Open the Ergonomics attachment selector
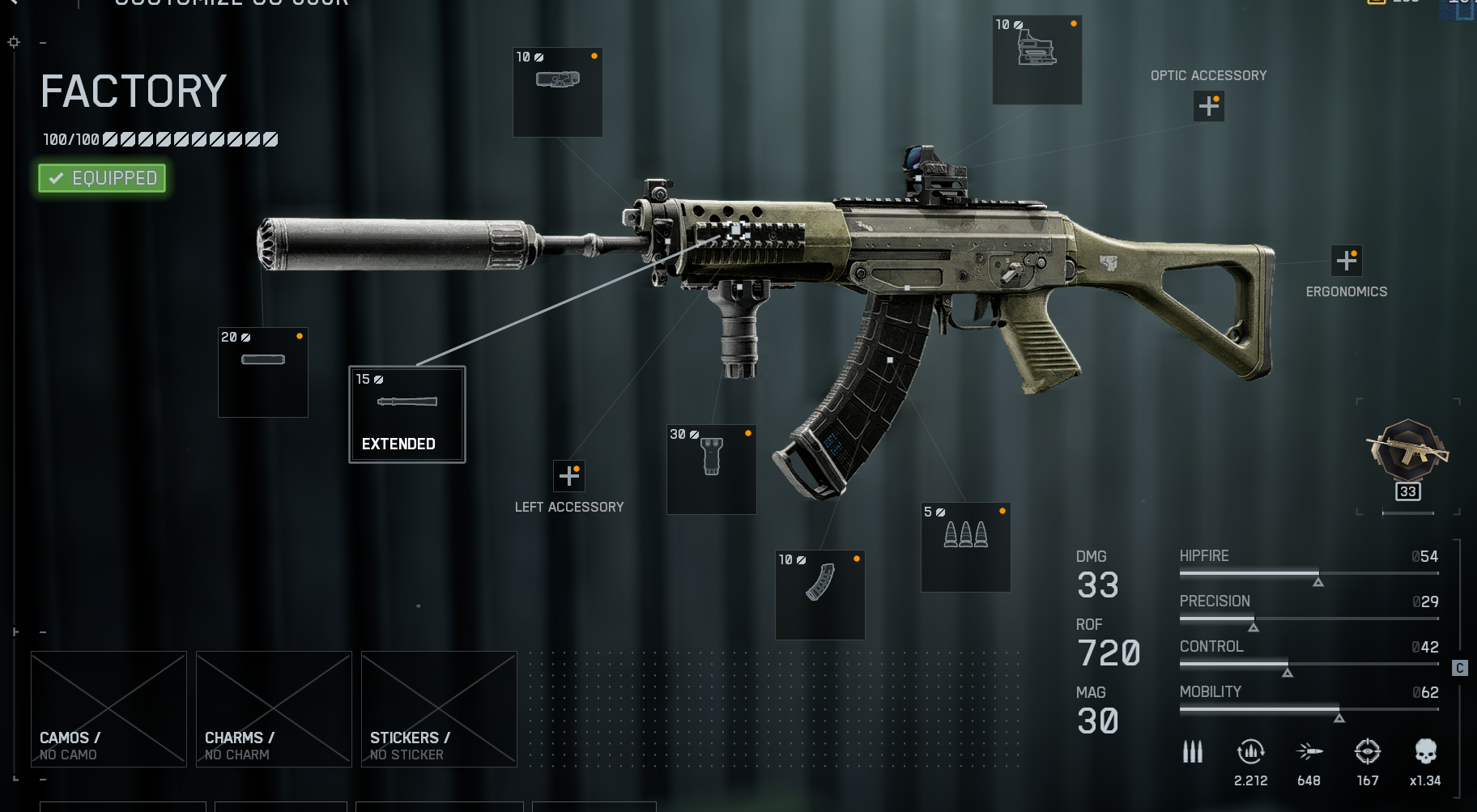Screen dimensions: 1477x812 [1347, 260]
